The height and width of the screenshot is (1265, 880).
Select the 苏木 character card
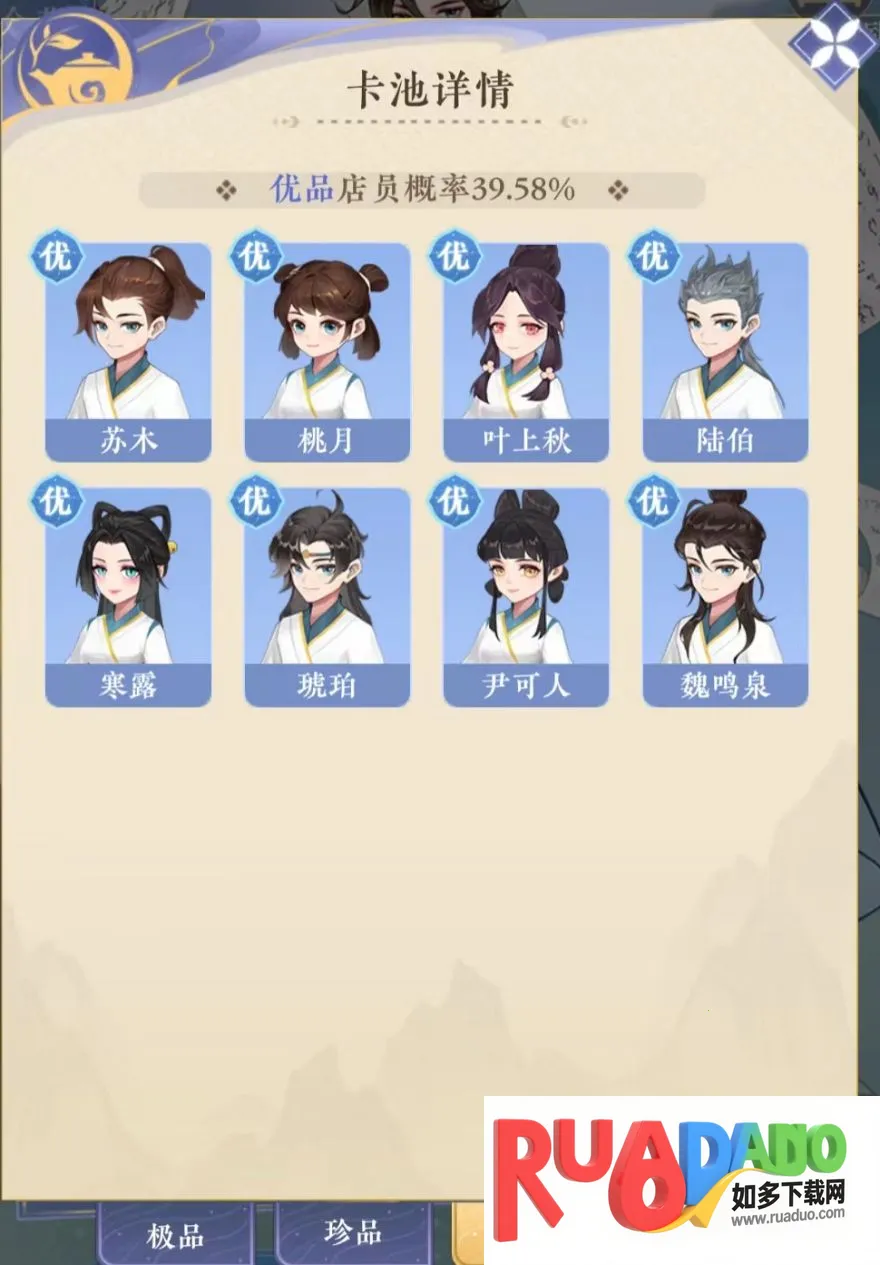(128, 352)
